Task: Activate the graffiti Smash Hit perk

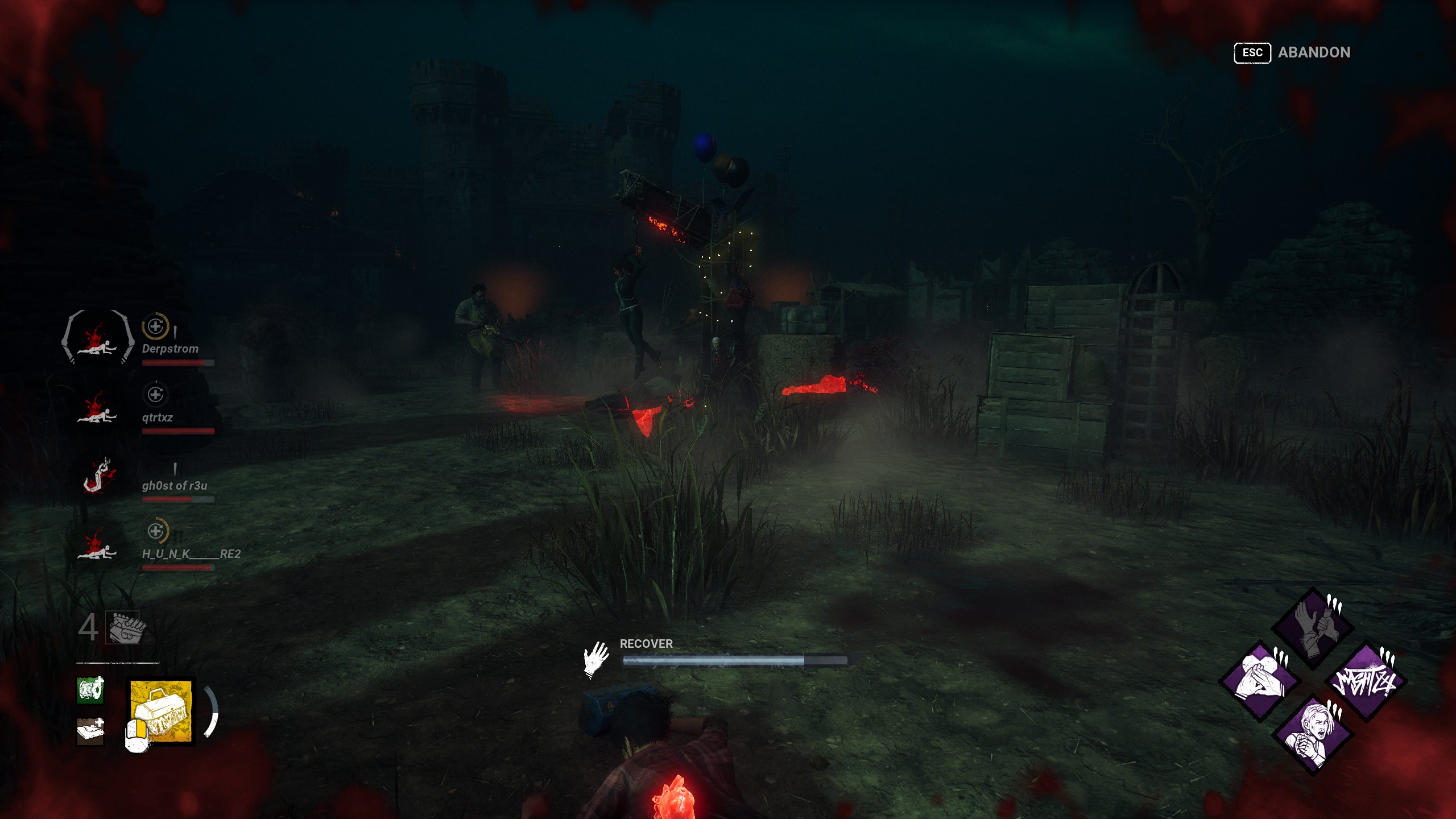Action: [1366, 681]
